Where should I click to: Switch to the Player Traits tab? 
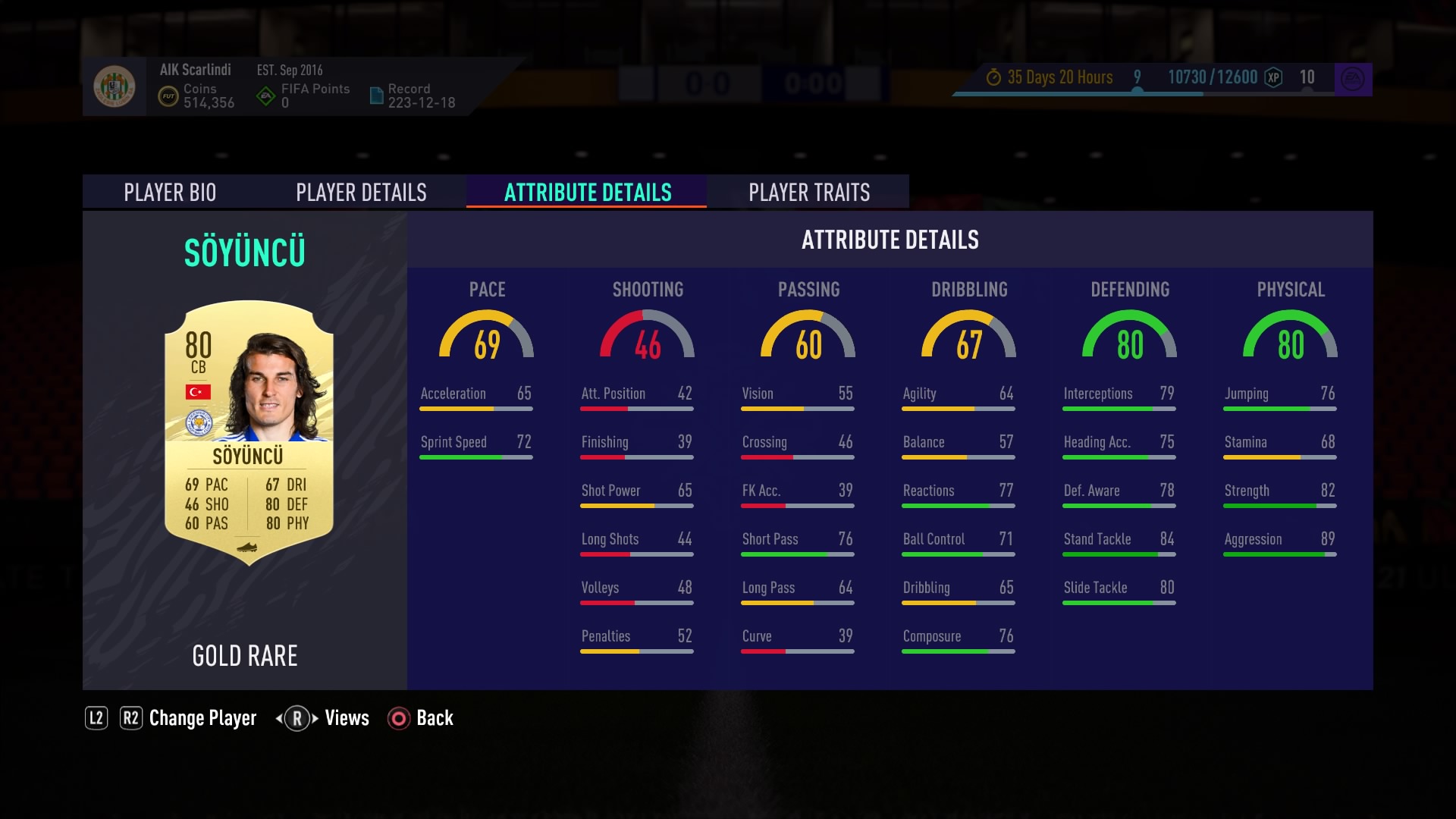coord(808,193)
